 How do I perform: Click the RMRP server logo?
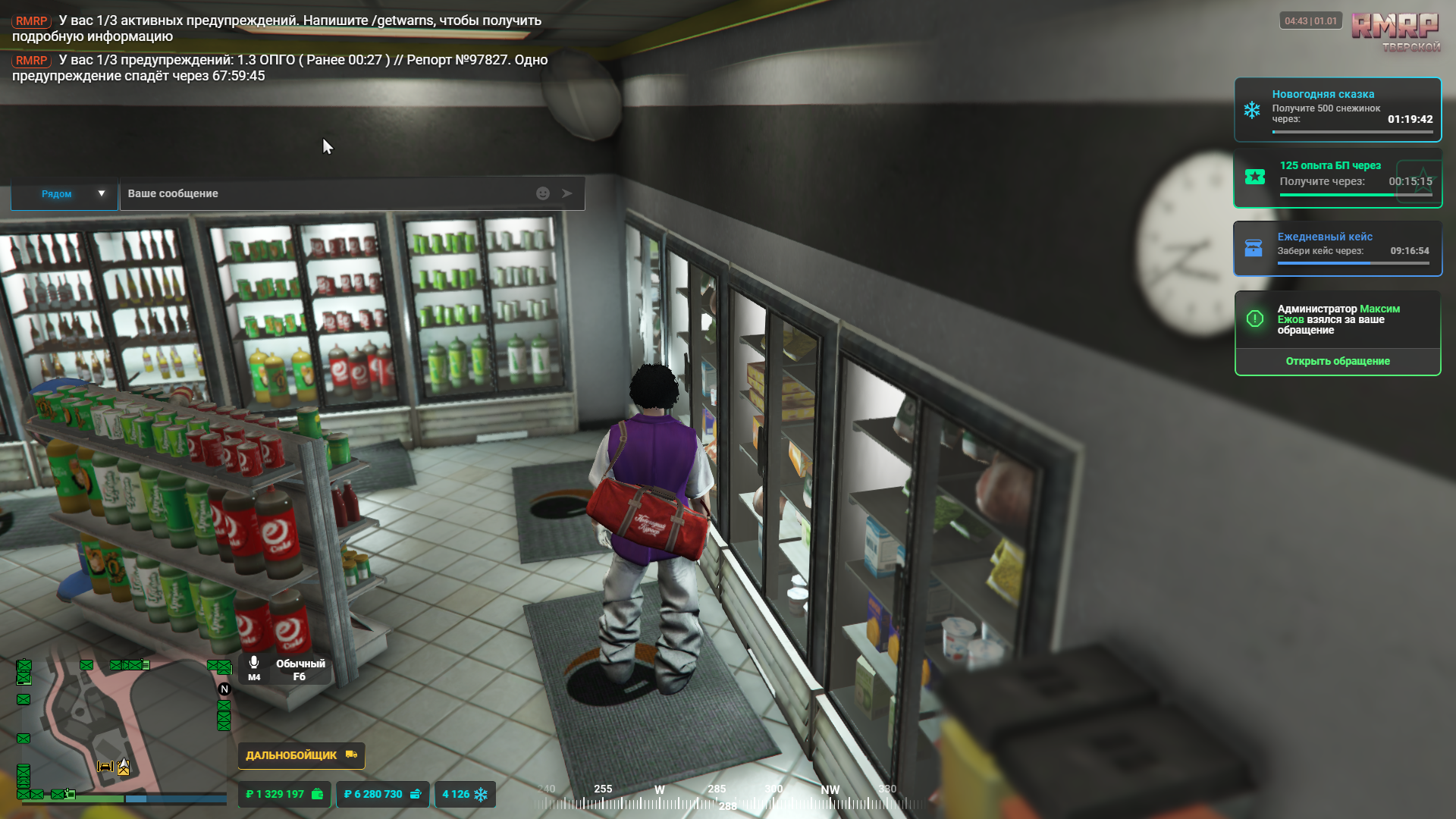pos(1395,30)
